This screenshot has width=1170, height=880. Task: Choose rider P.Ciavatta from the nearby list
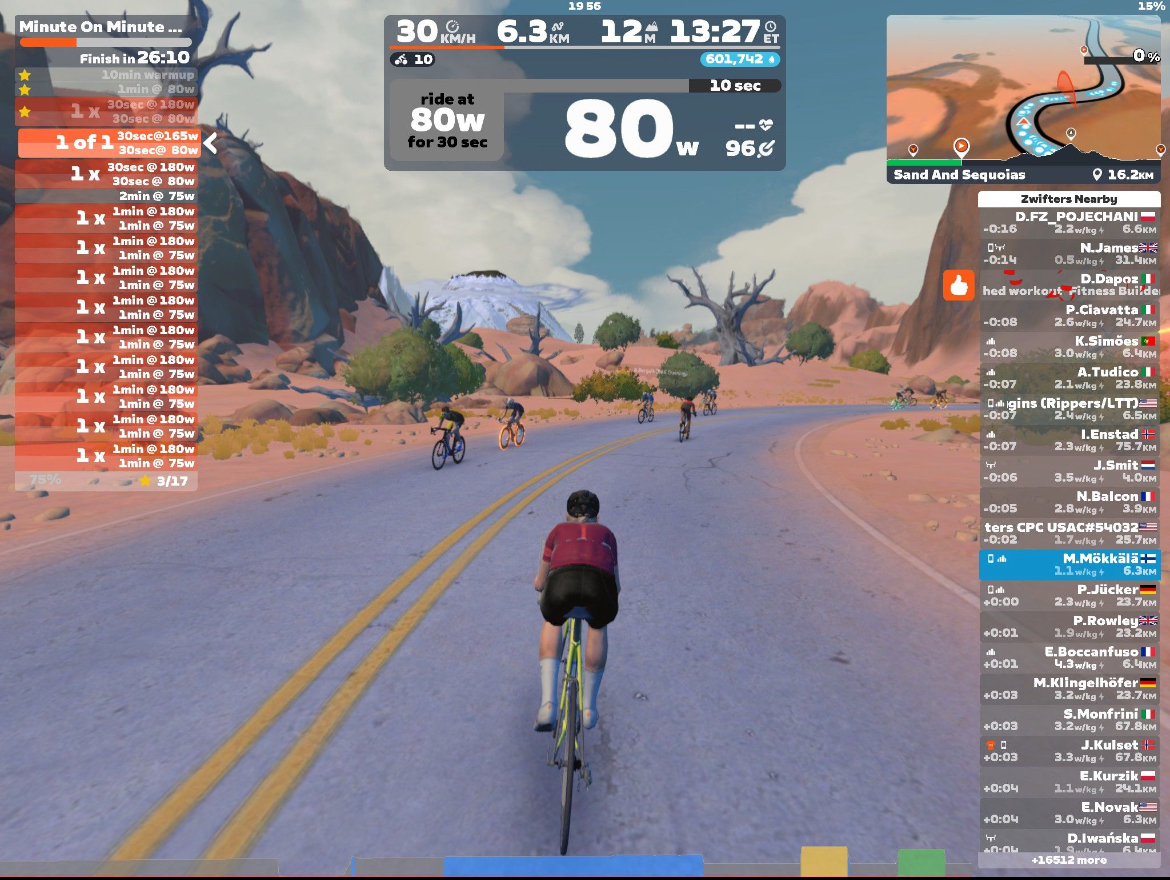coord(1069,316)
